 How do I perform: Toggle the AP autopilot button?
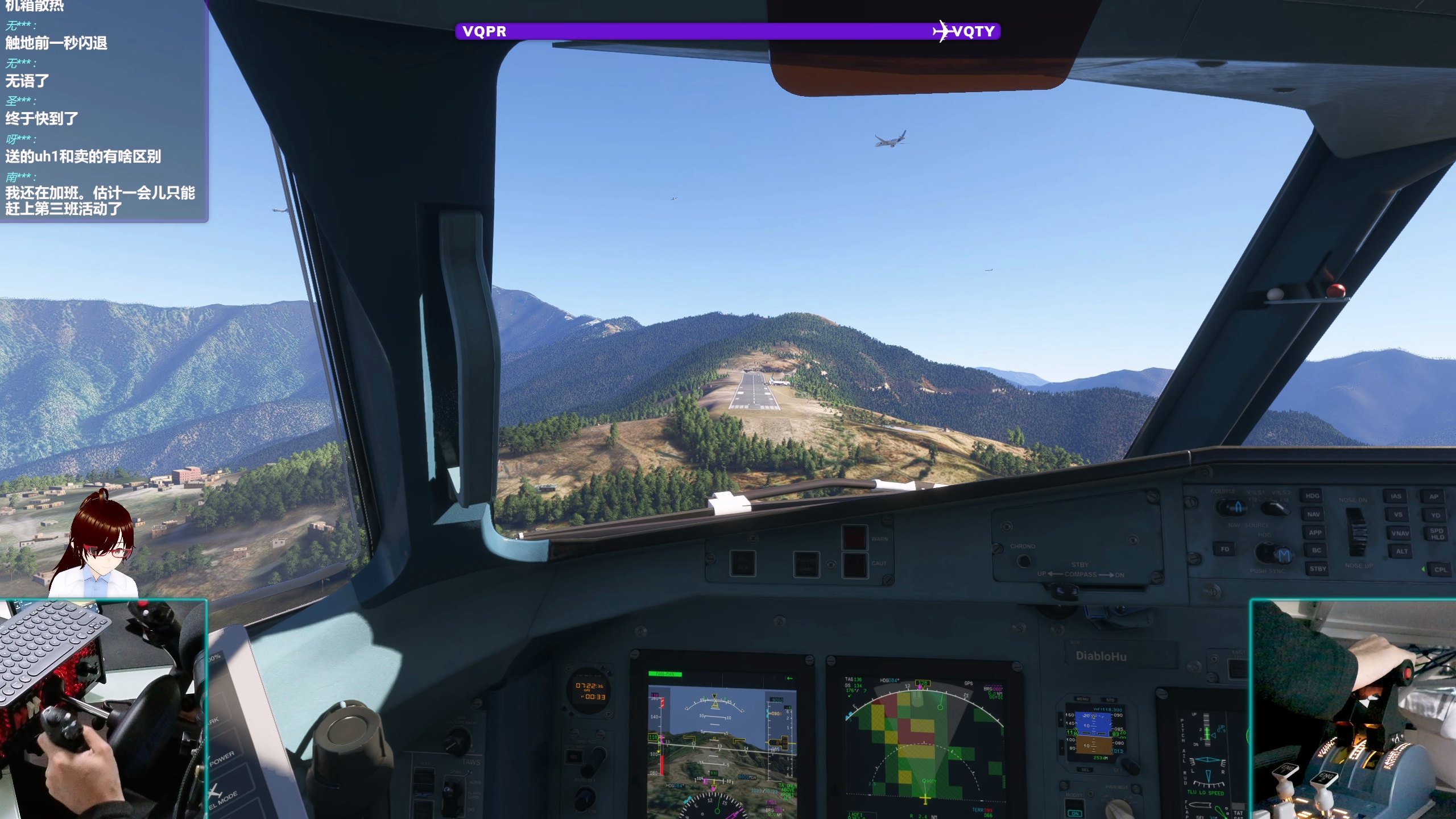point(1434,497)
